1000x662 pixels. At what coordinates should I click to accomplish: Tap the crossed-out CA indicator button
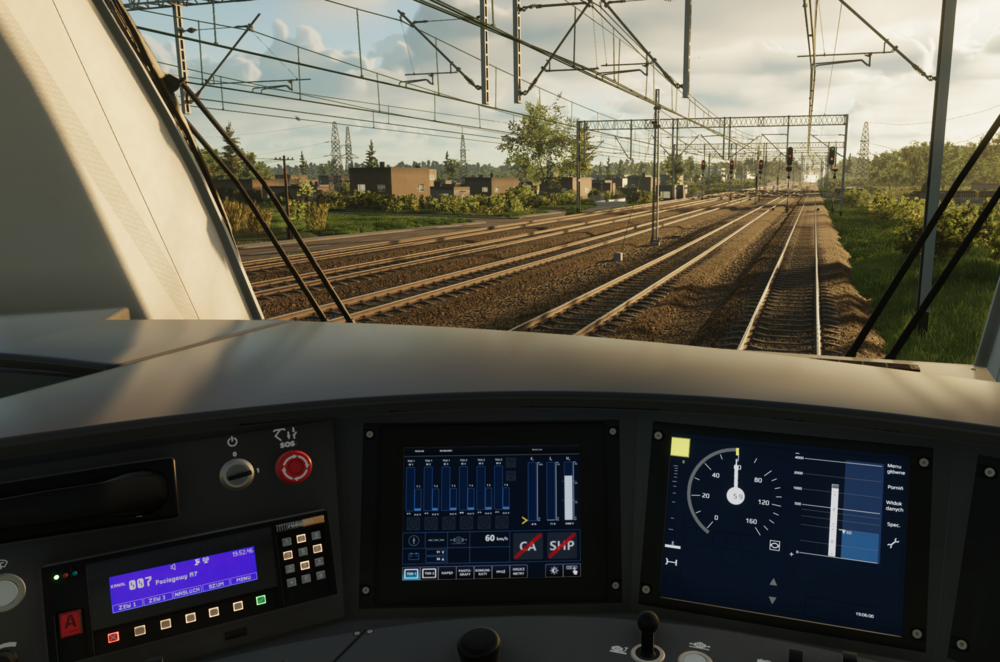coord(527,546)
